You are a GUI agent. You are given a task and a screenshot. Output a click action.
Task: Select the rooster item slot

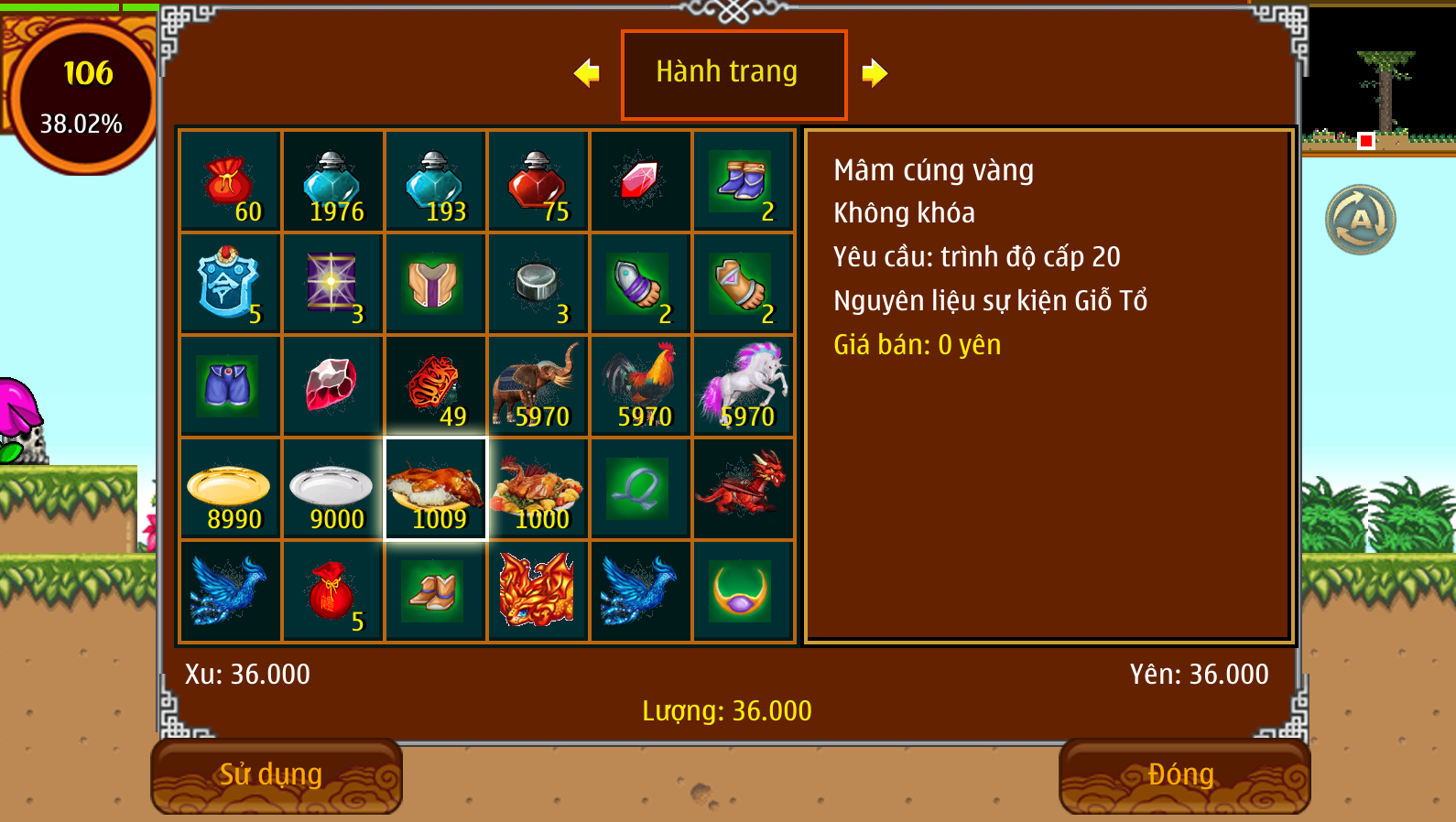pyautogui.click(x=640, y=386)
